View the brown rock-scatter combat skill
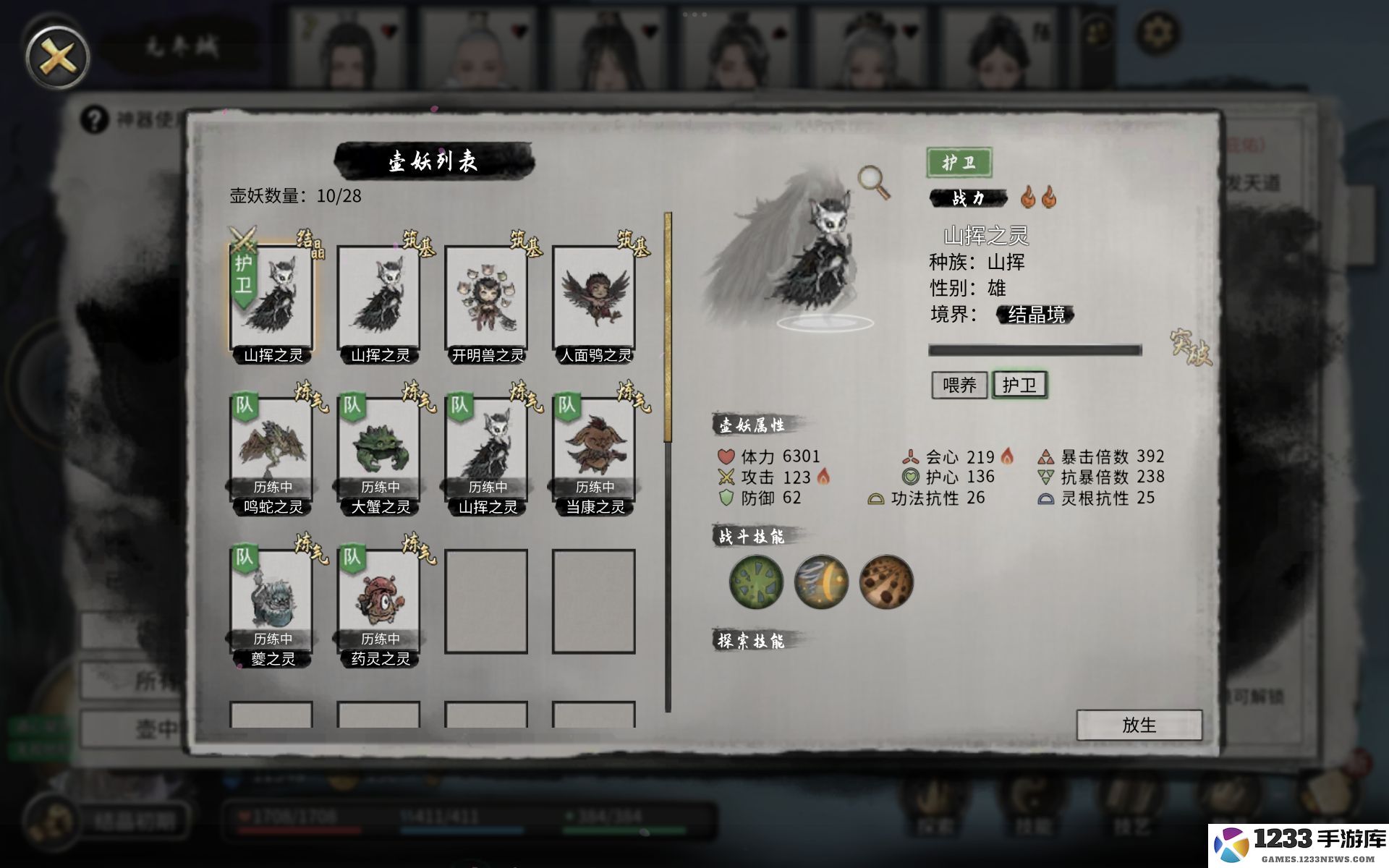The image size is (1389, 868). (886, 582)
